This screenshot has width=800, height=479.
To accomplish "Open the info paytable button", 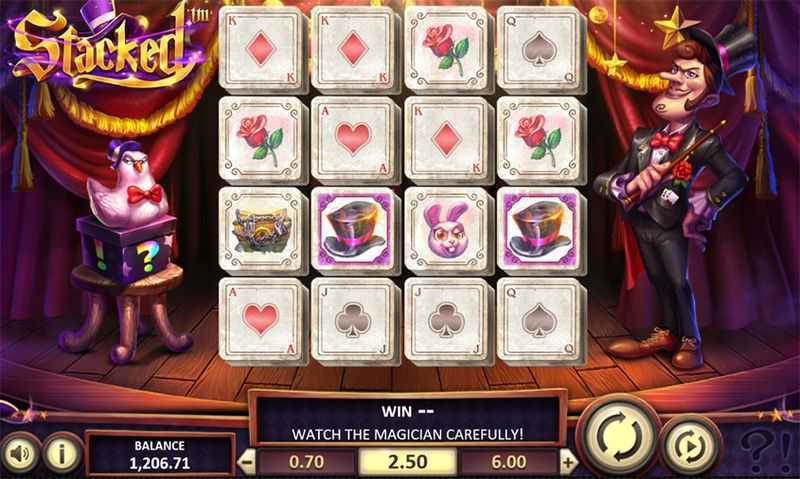I will [62, 451].
